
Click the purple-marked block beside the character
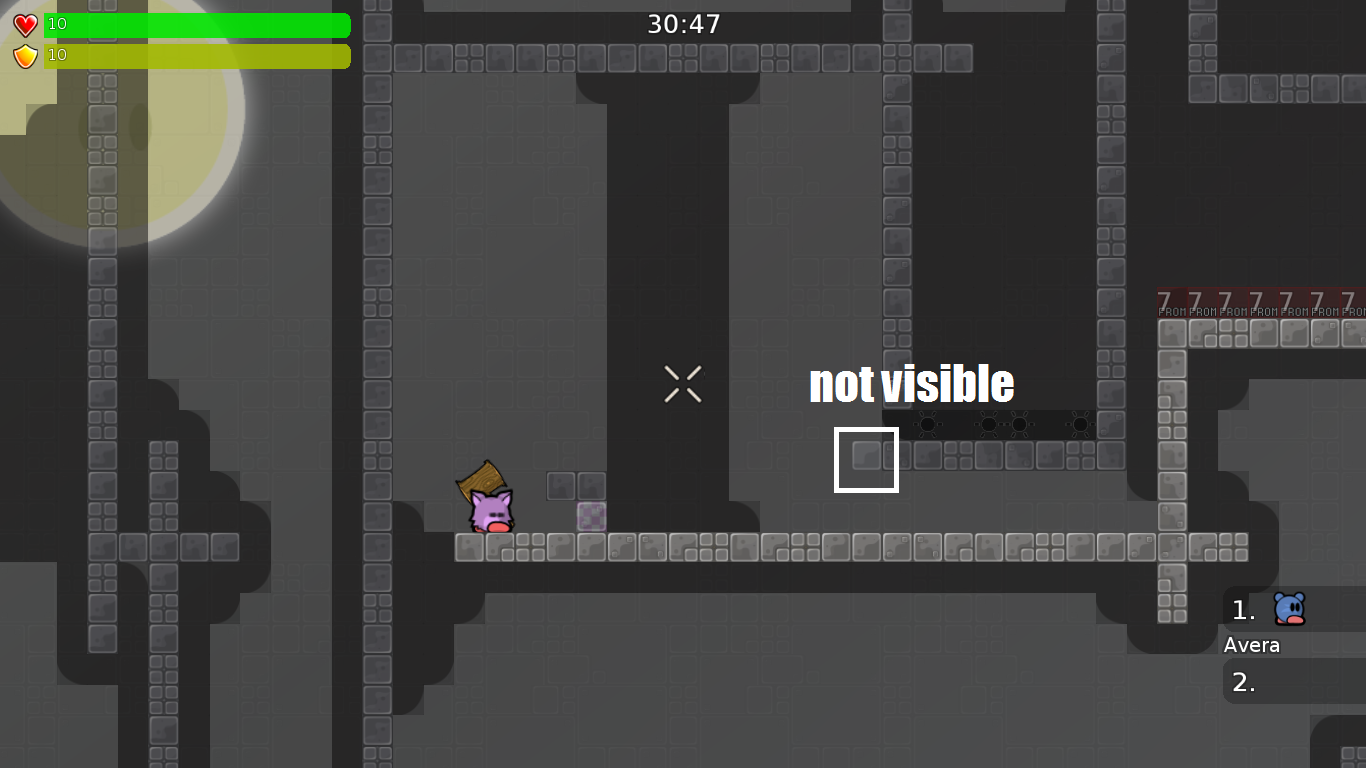(x=591, y=517)
